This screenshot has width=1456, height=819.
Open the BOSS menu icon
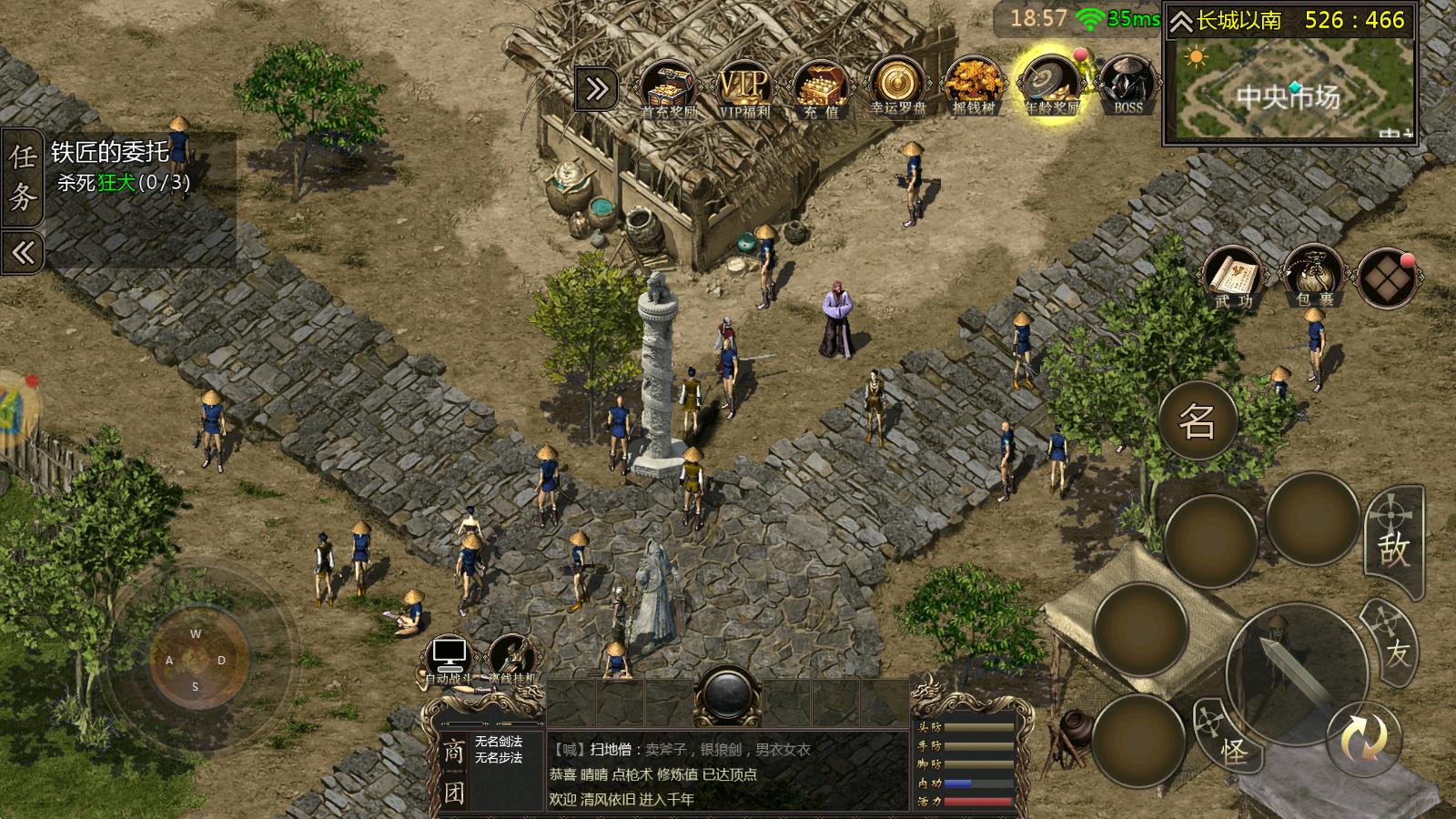point(1127,87)
